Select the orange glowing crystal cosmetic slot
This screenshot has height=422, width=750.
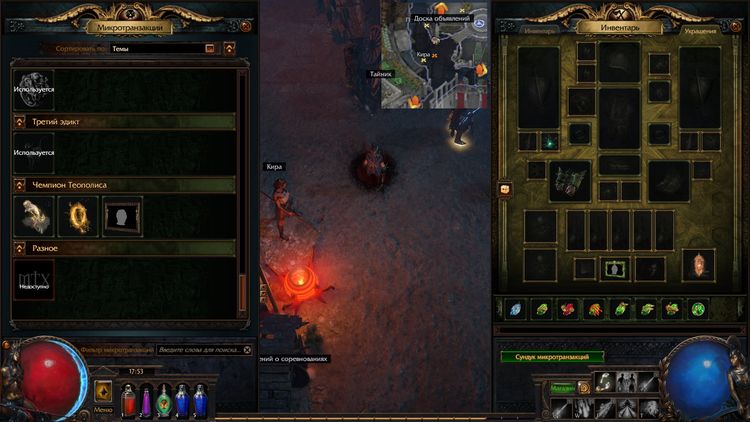click(699, 265)
